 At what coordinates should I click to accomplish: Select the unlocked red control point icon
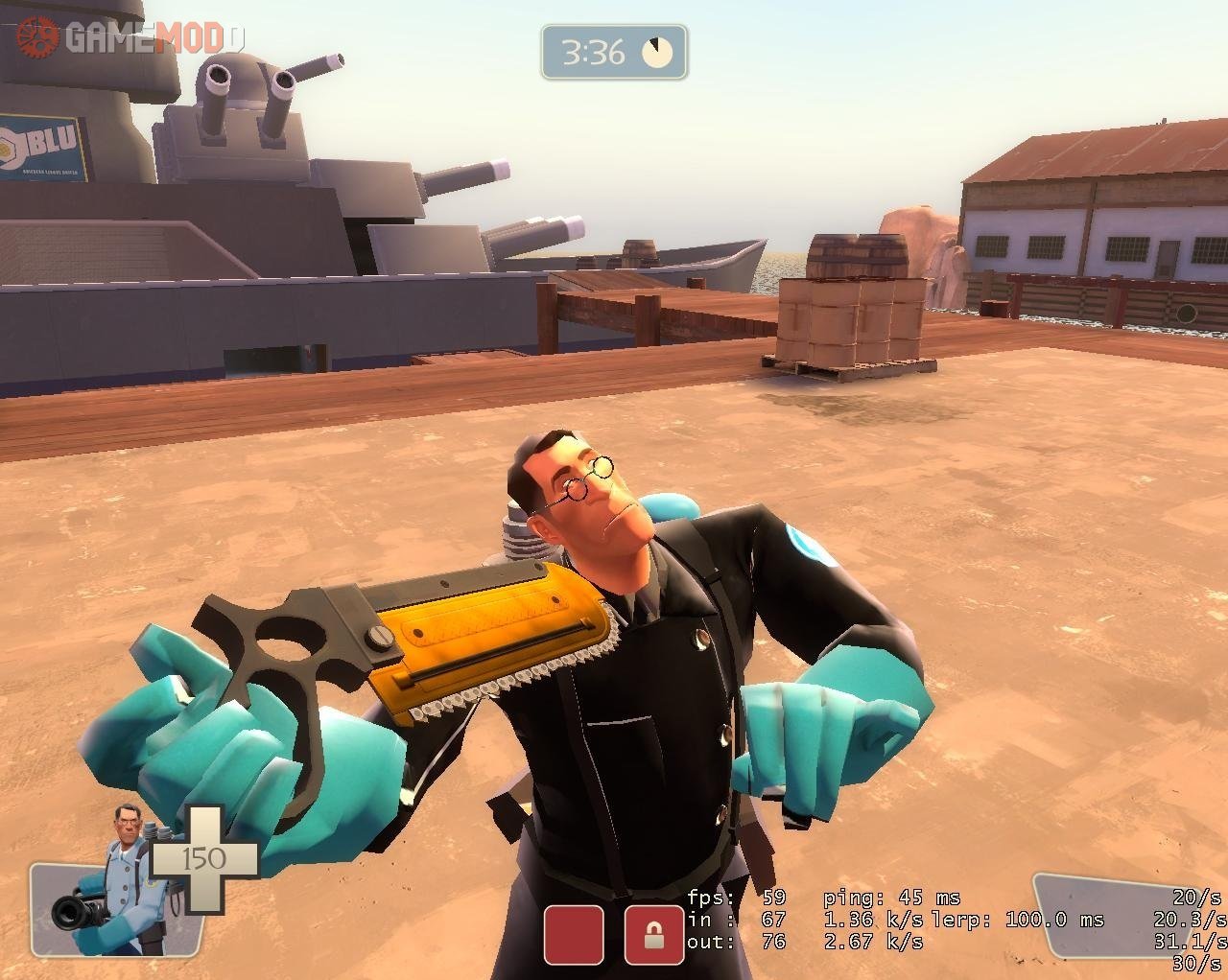574,934
